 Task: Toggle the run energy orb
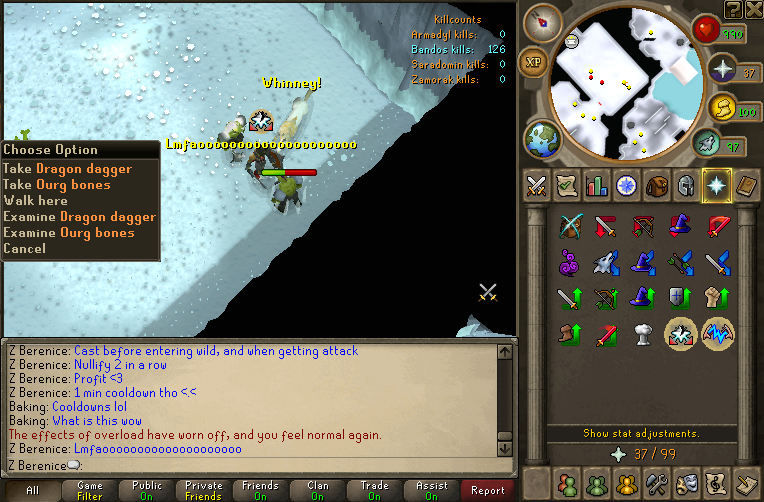click(x=707, y=146)
